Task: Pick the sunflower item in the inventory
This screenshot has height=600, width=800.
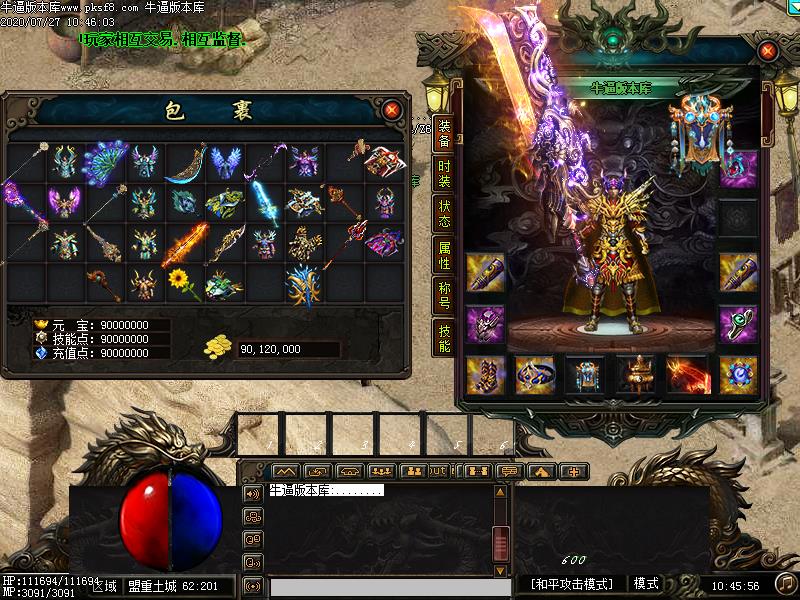Action: pyautogui.click(x=181, y=281)
